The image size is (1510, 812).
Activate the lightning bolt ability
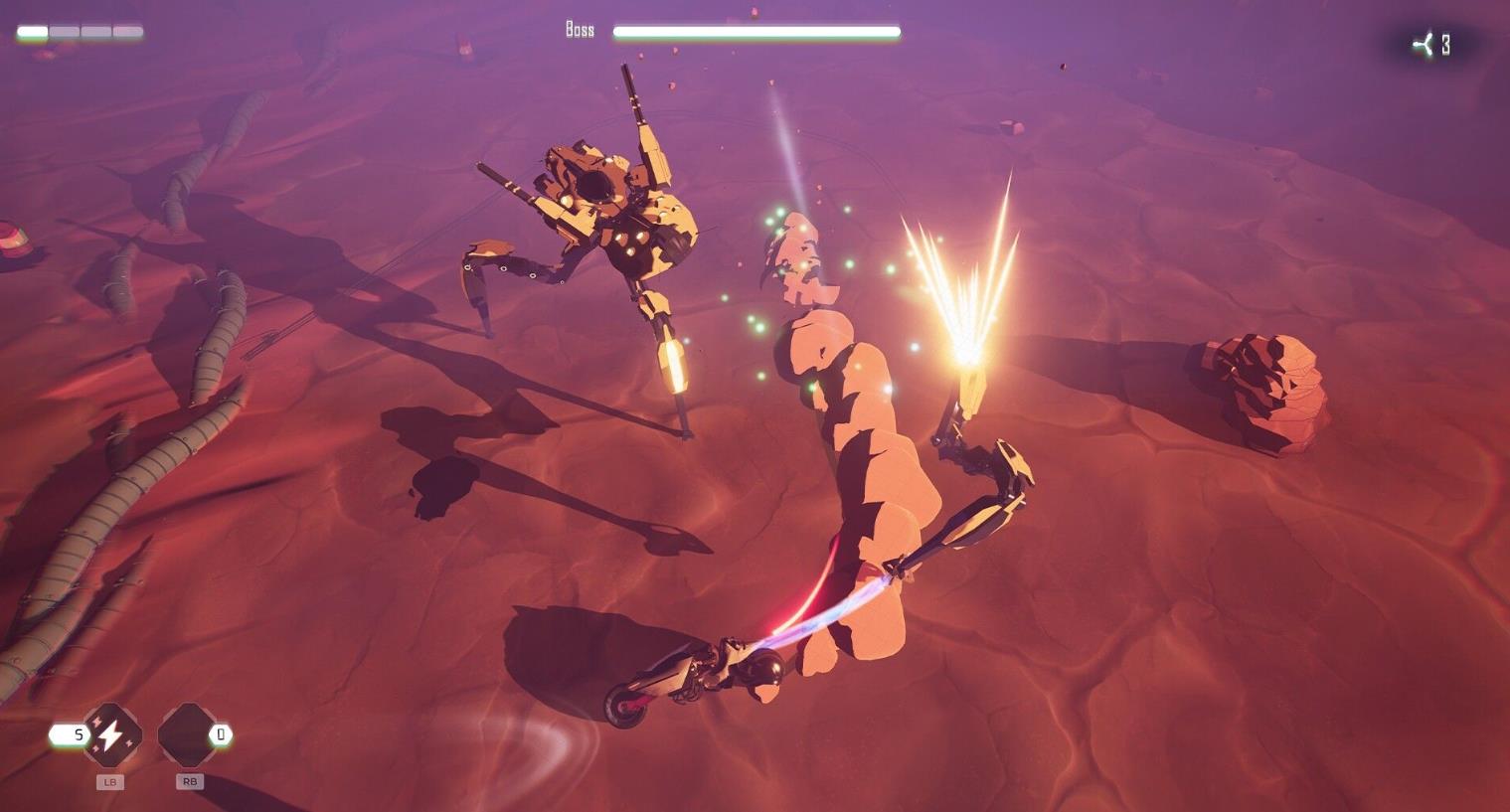110,735
